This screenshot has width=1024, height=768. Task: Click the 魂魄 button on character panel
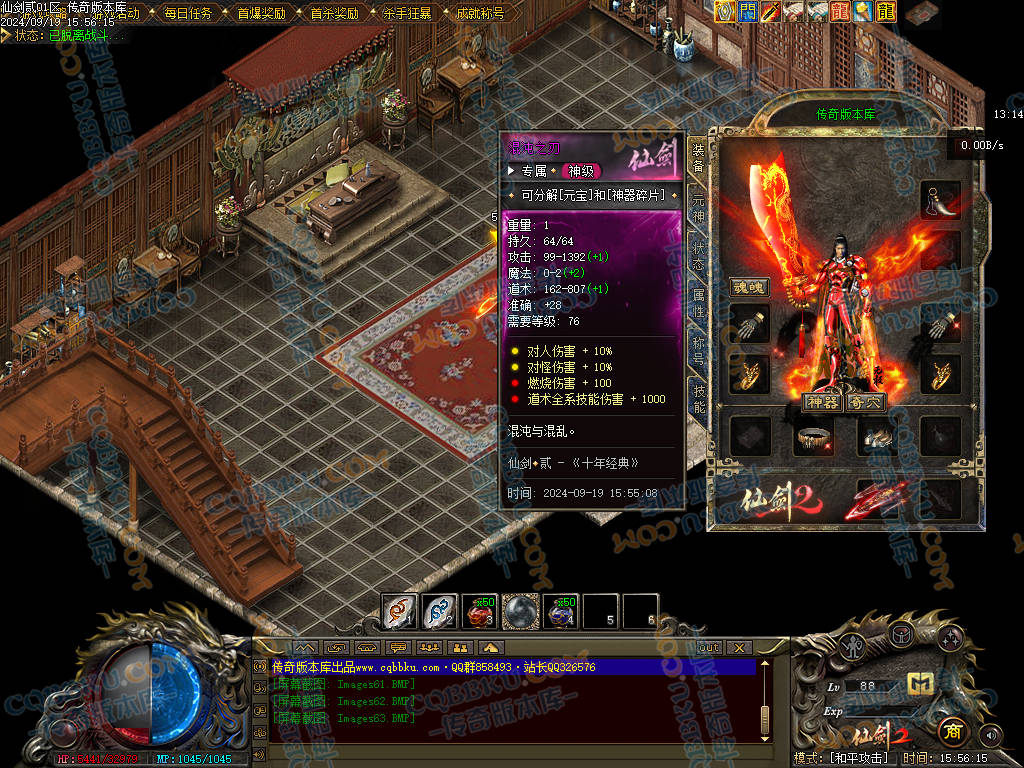point(749,286)
